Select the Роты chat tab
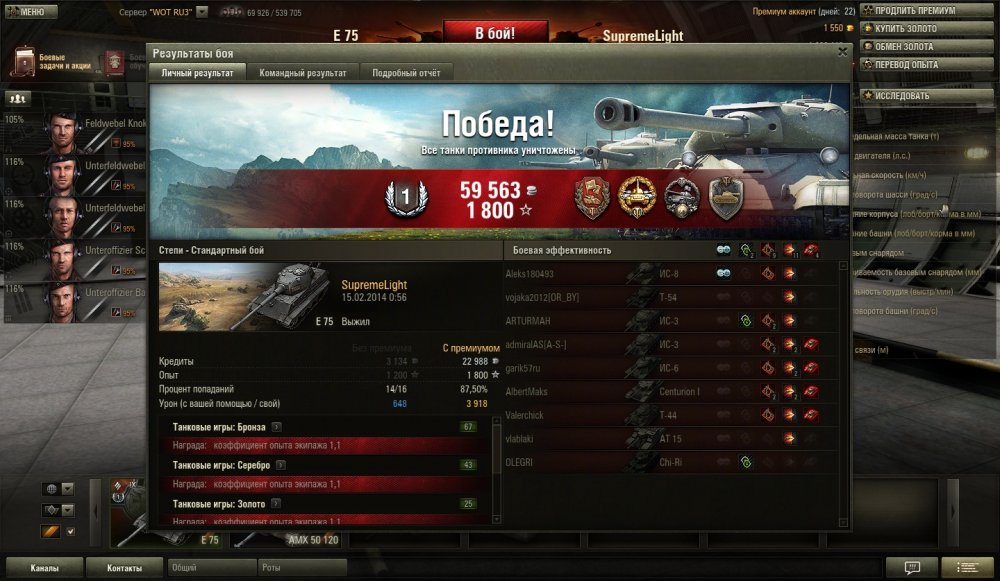This screenshot has width=1000, height=581. point(302,567)
